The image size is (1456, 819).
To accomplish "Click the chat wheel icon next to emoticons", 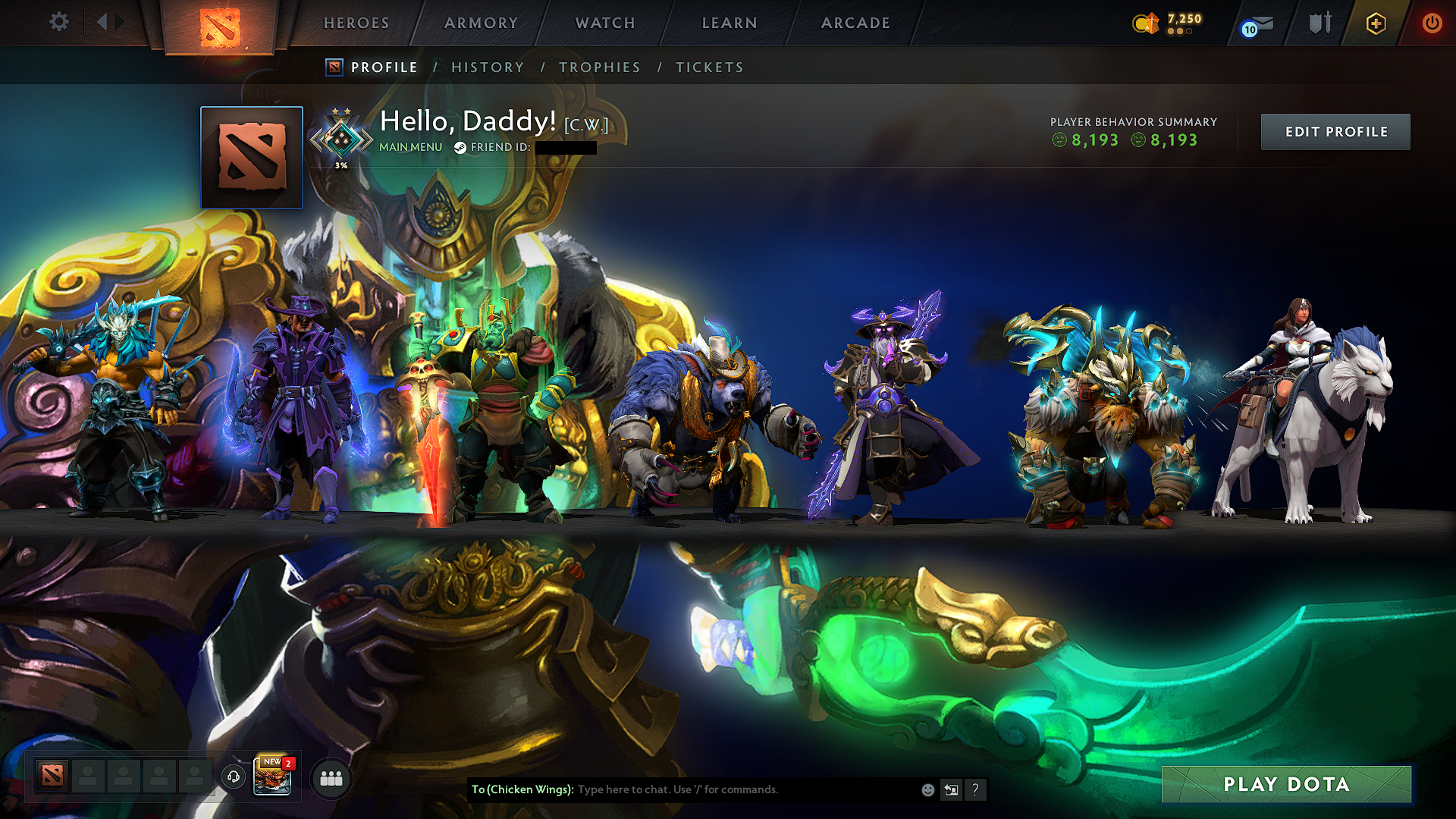I will pyautogui.click(x=951, y=789).
